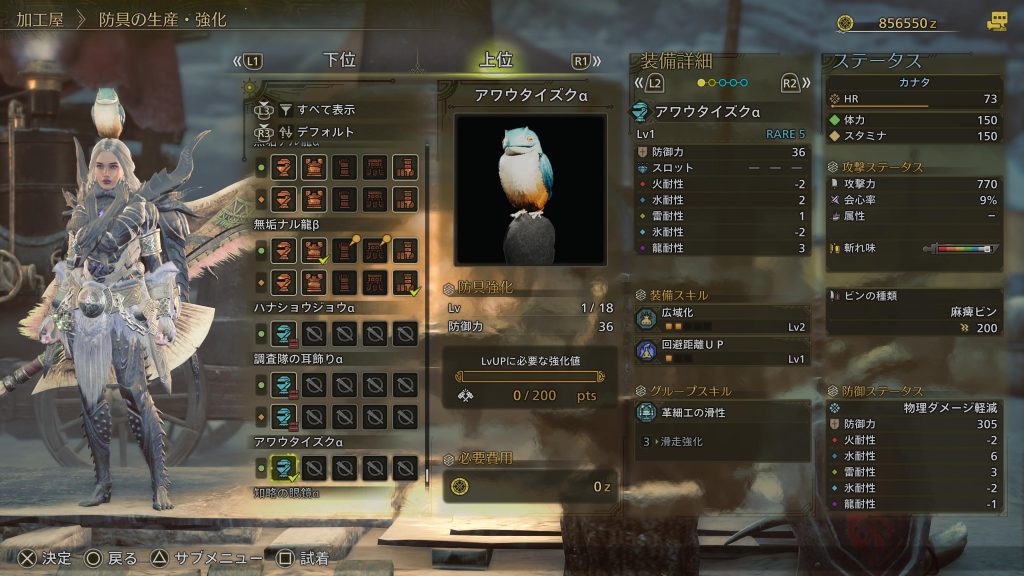Viewport: 1024px width, 576px height.
Task: Select the ハナショウジョウα helmet slot
Action: [285, 333]
